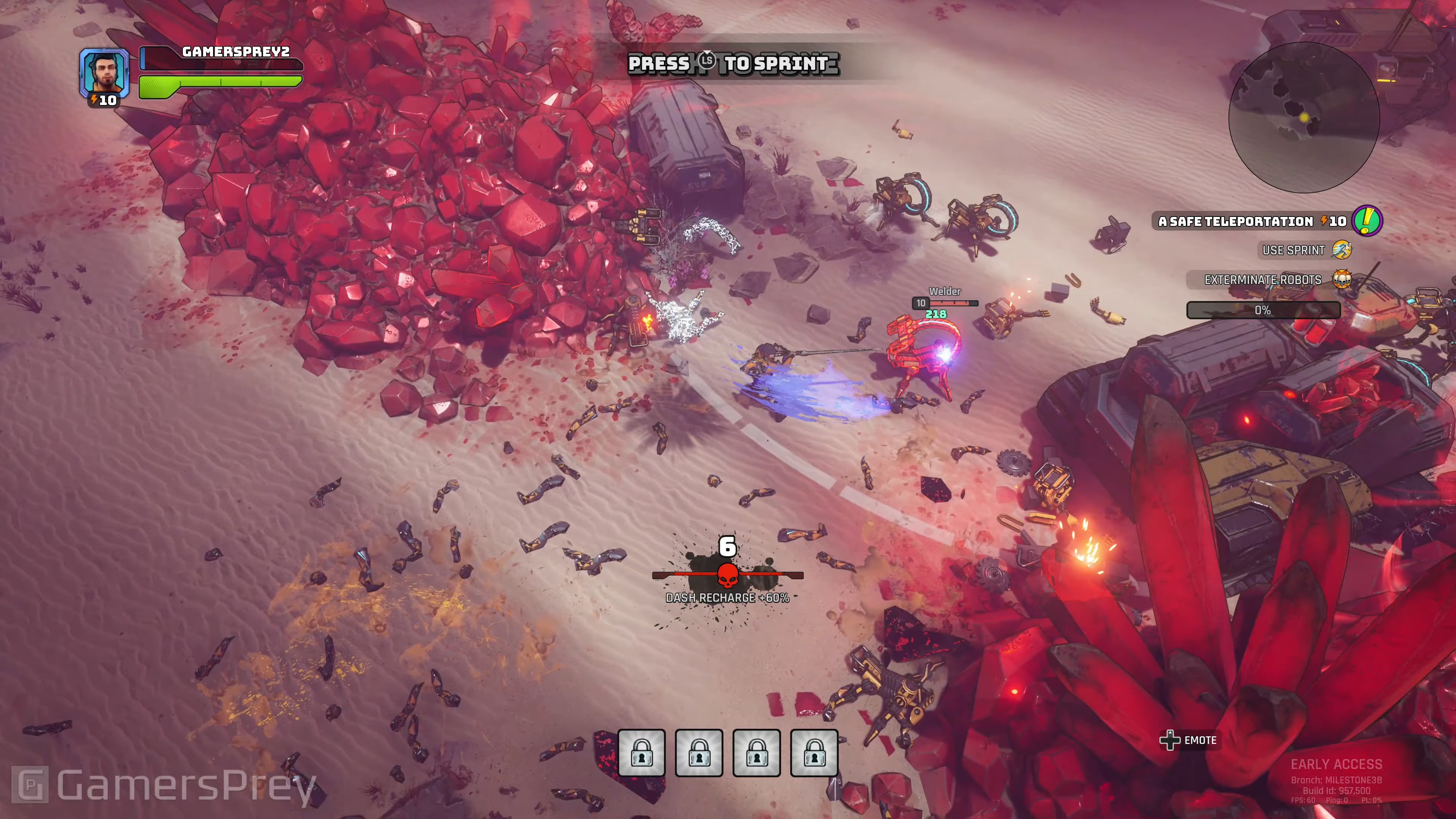Open the circular minimap
This screenshot has width=1456, height=819.
pos(1304,118)
